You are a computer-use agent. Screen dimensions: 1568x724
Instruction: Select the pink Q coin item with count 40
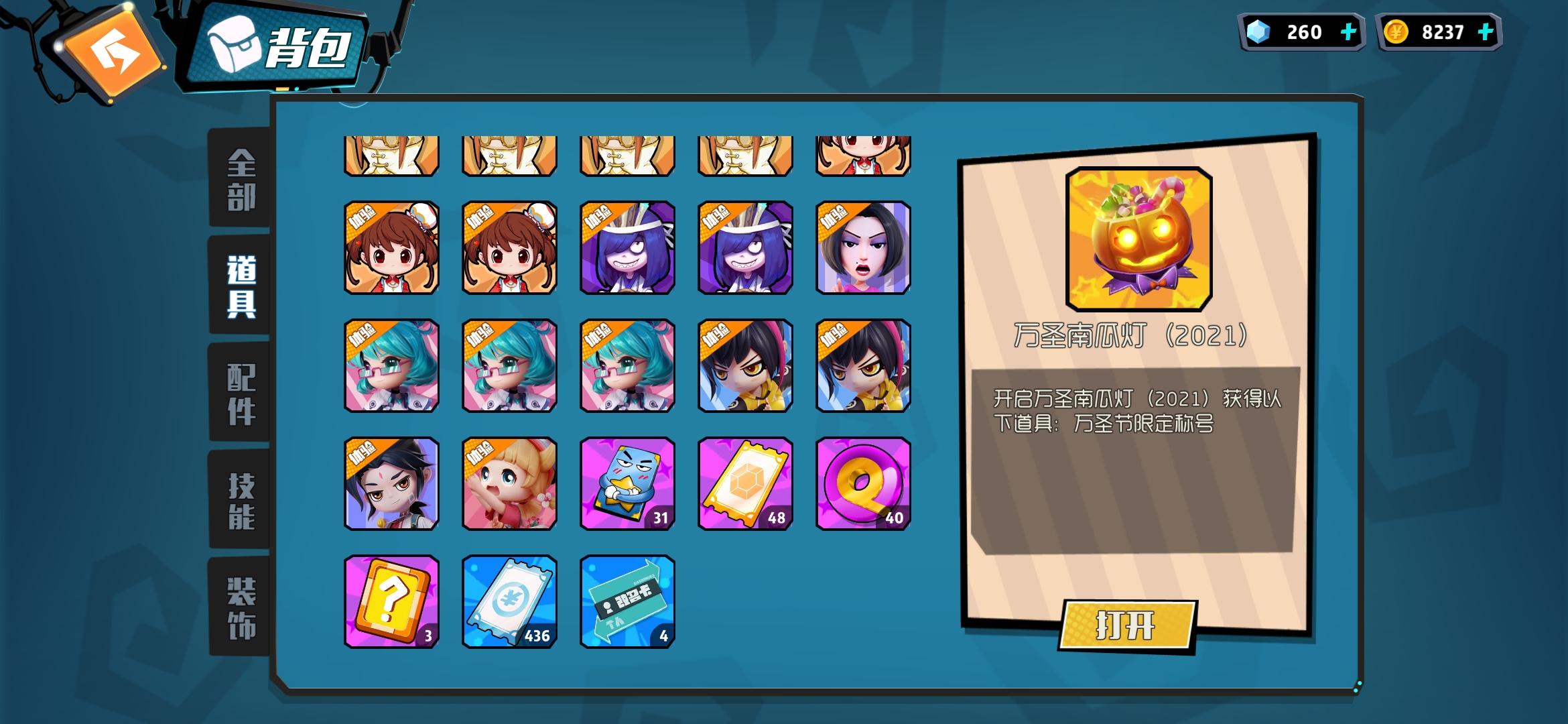click(863, 485)
